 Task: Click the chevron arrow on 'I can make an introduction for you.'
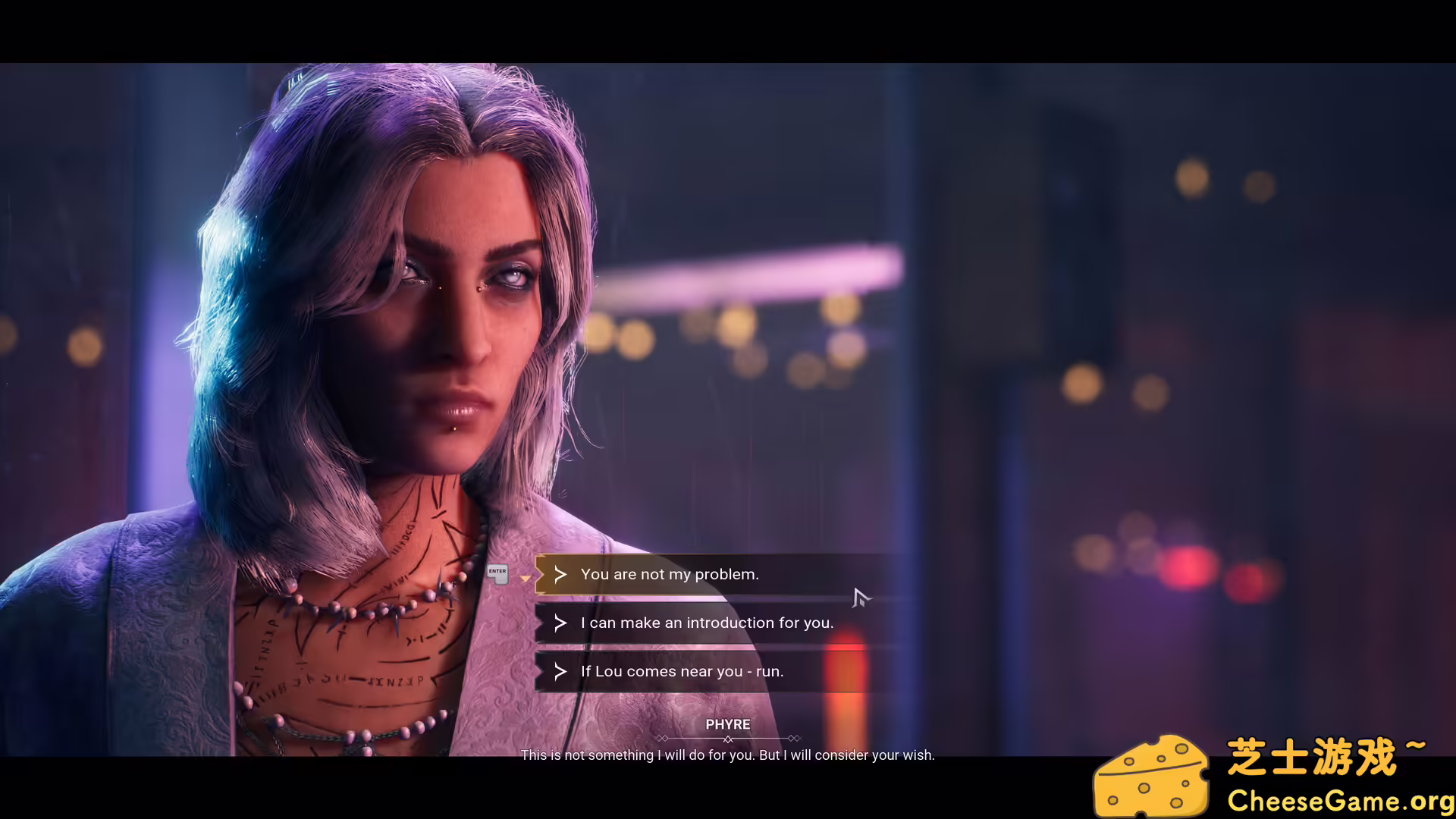pos(559,623)
